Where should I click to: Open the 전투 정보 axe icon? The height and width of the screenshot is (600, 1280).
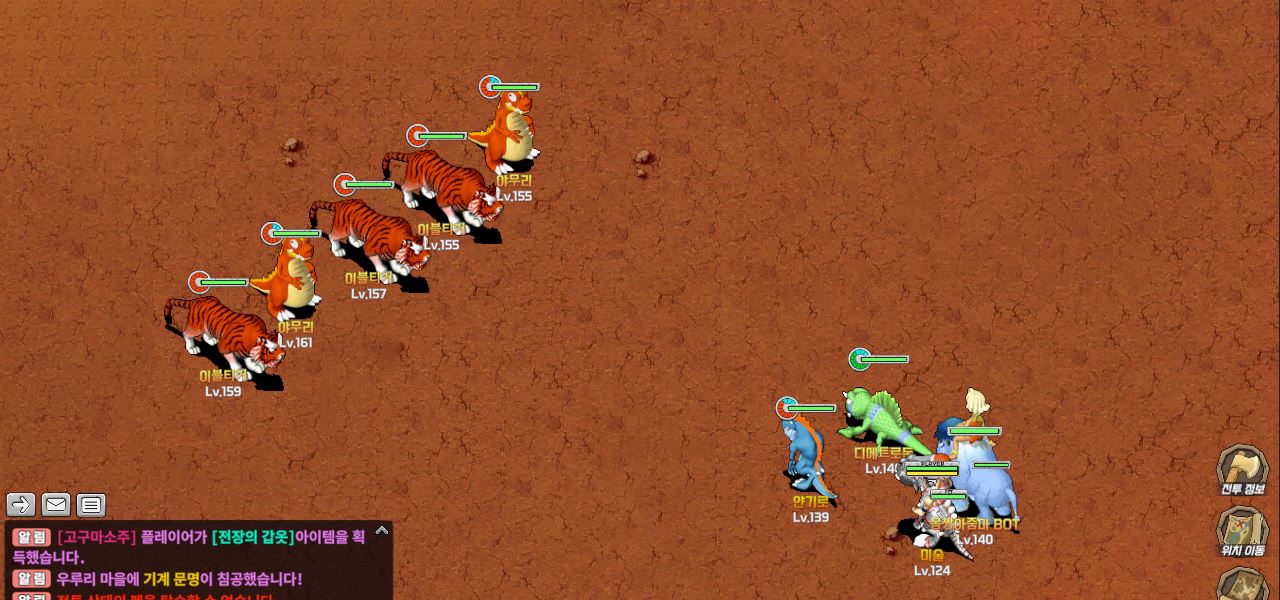[1242, 468]
